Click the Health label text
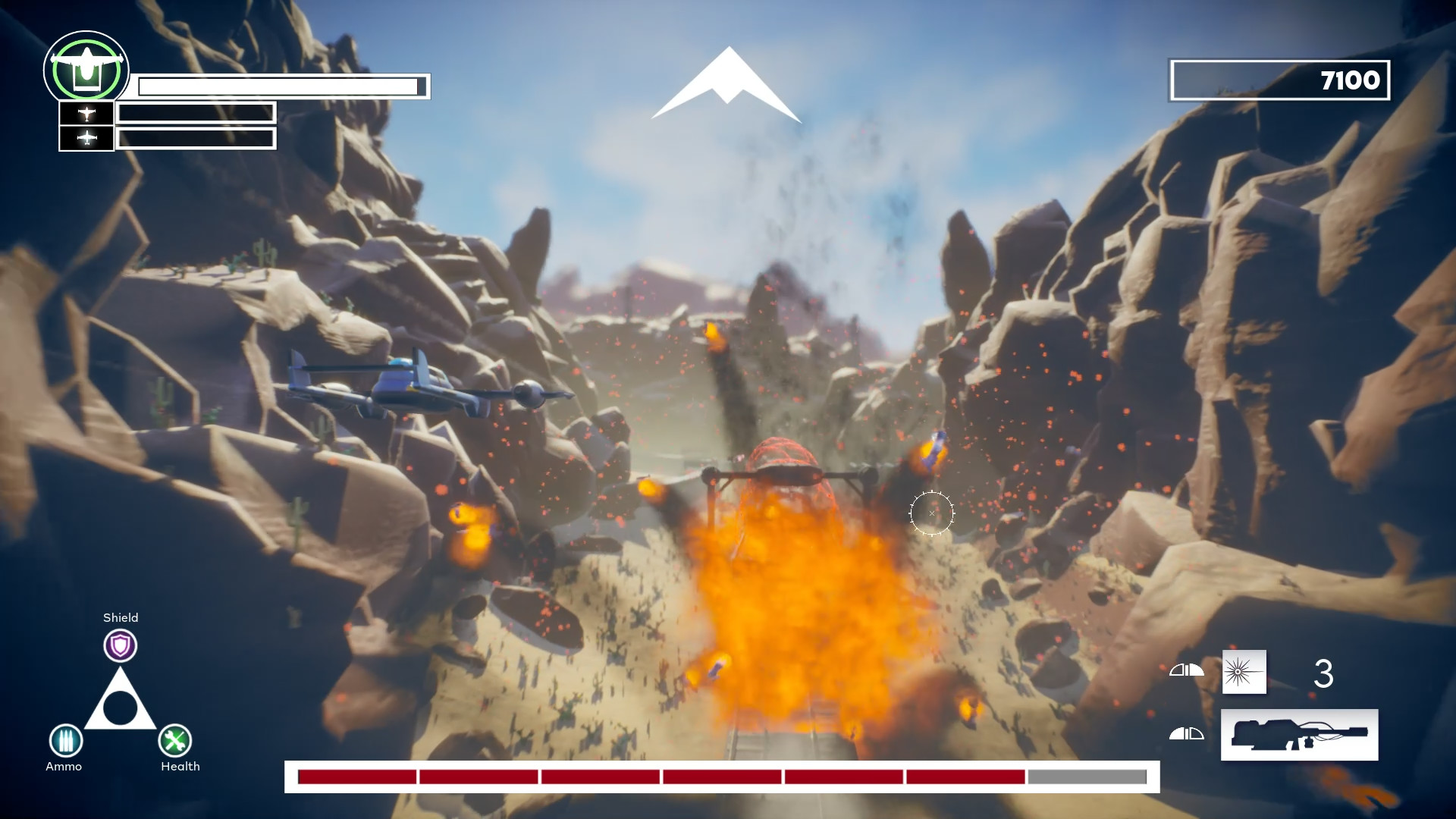 180,767
